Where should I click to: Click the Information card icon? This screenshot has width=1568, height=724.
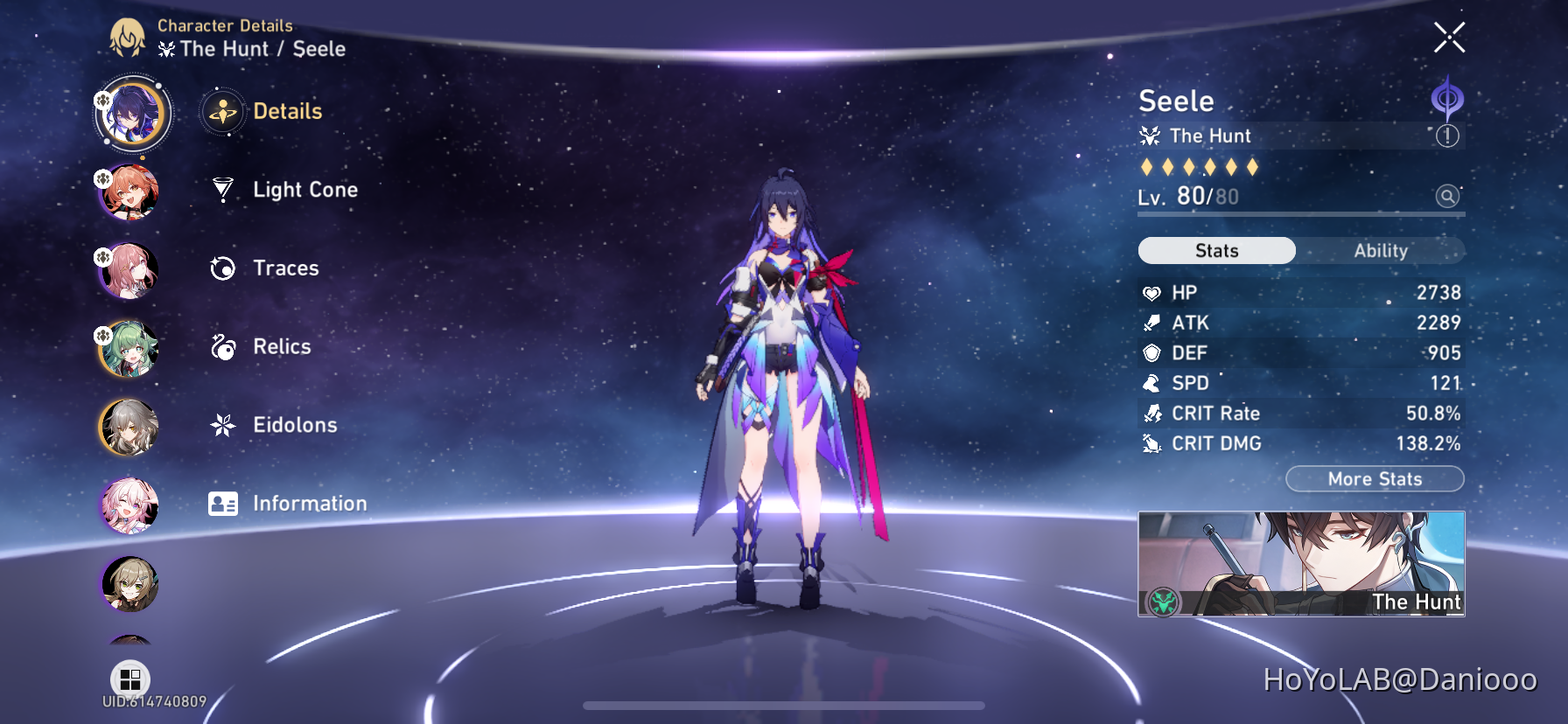coord(222,503)
